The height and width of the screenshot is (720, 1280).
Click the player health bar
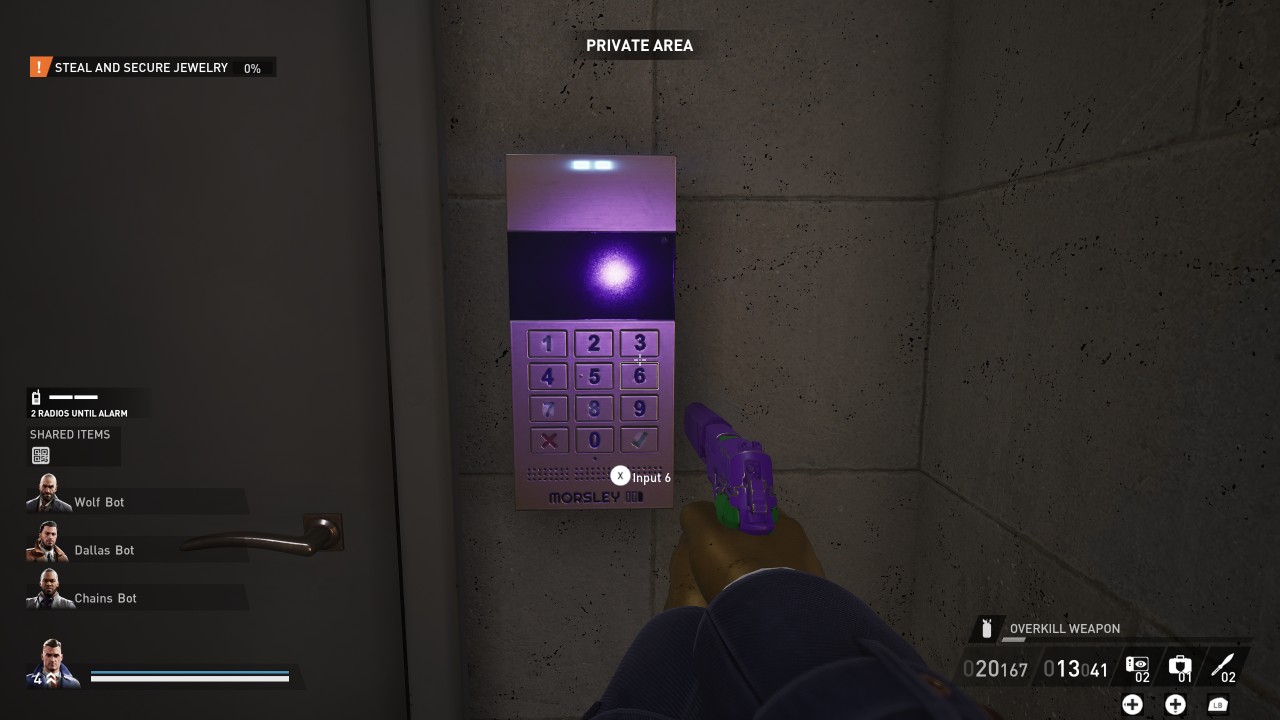tap(188, 676)
